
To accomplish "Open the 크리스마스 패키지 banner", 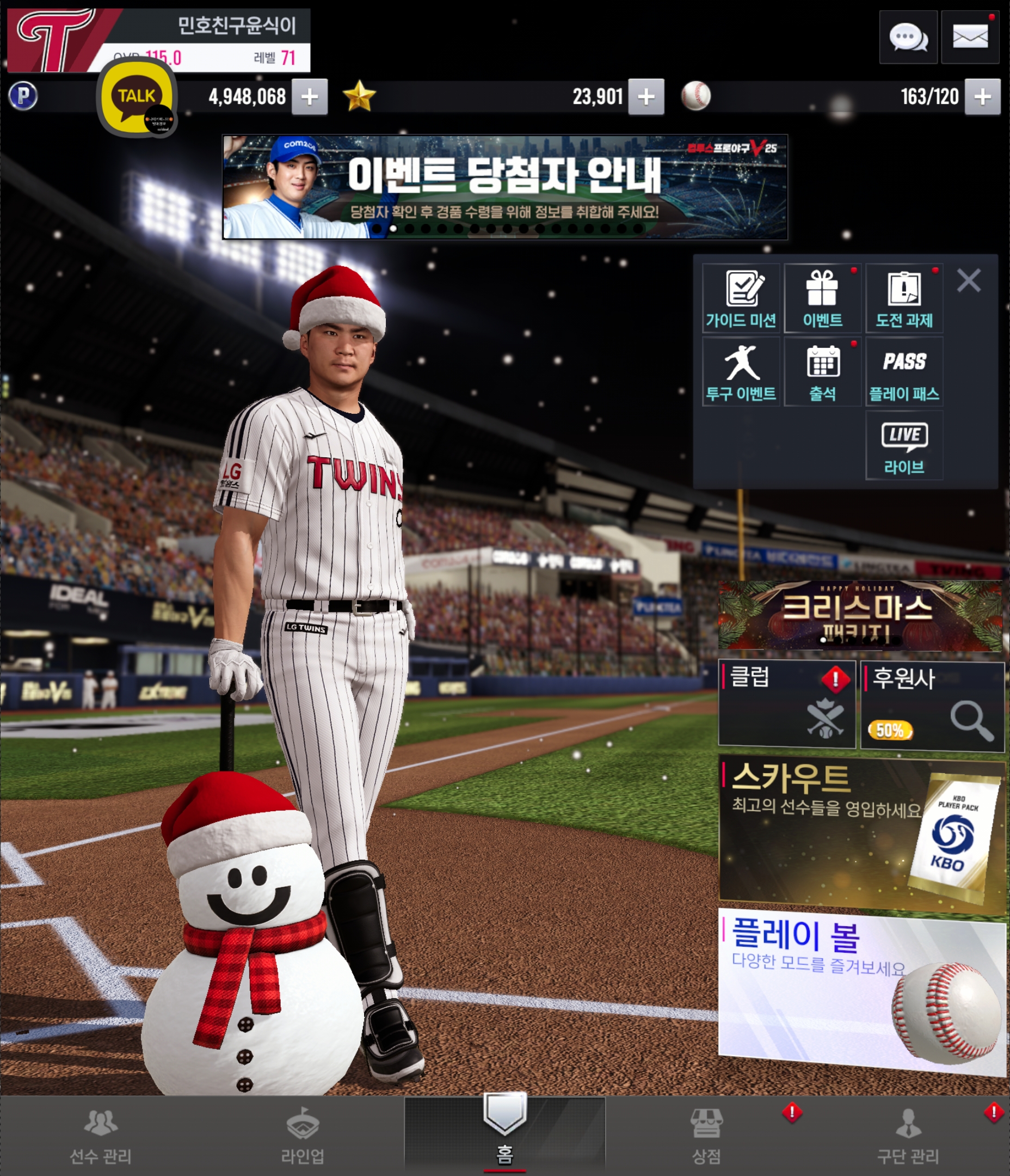I will coord(860,615).
